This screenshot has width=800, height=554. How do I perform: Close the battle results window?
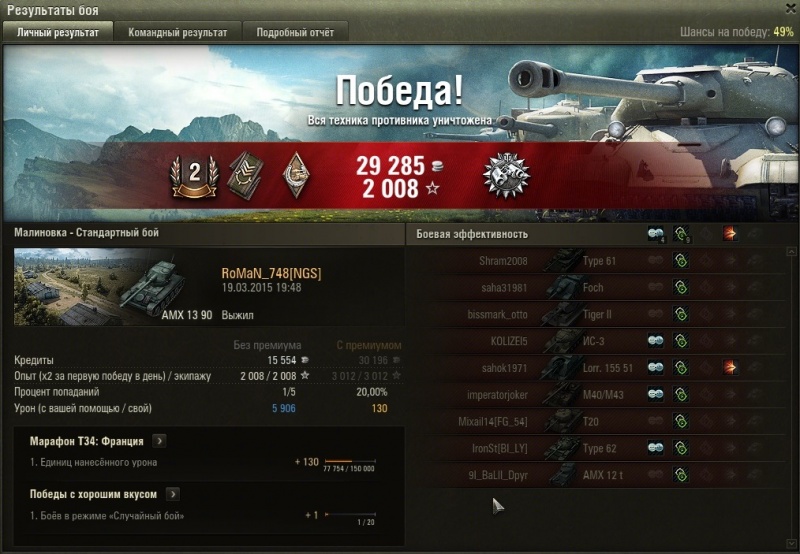click(x=787, y=9)
